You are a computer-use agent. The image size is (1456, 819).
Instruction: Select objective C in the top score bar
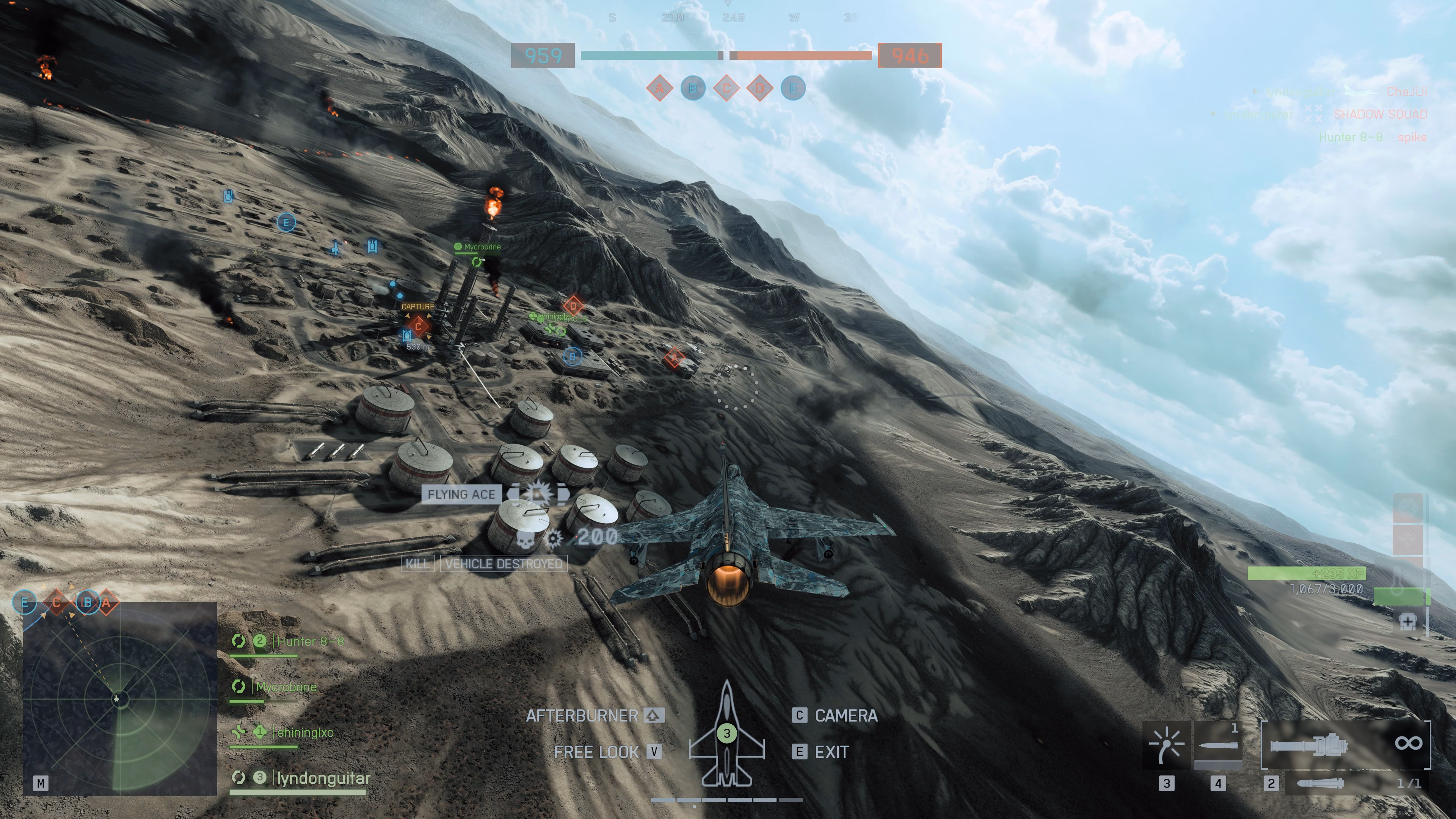pos(726,88)
